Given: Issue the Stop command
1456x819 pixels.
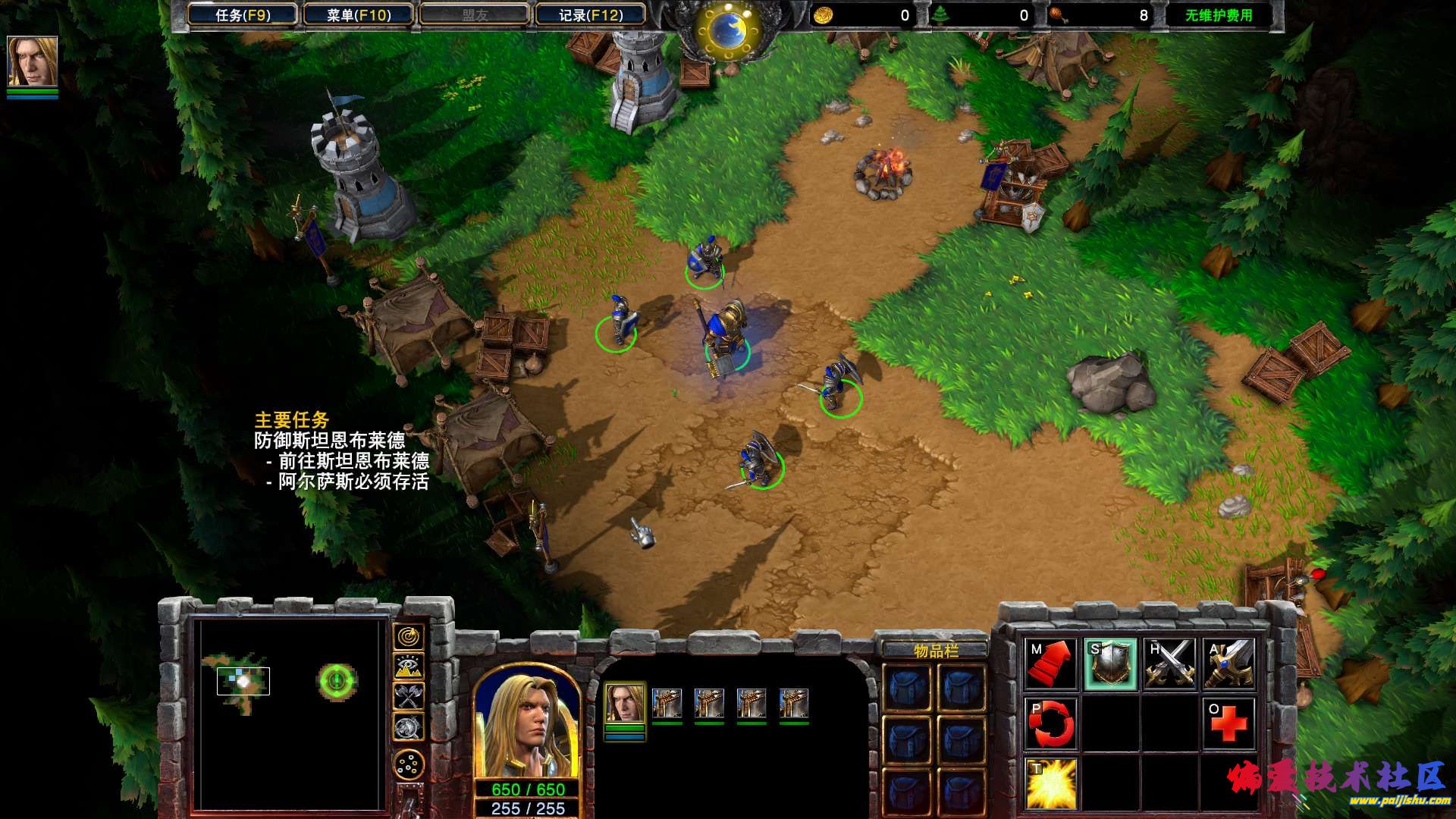Looking at the screenshot, I should (1110, 664).
